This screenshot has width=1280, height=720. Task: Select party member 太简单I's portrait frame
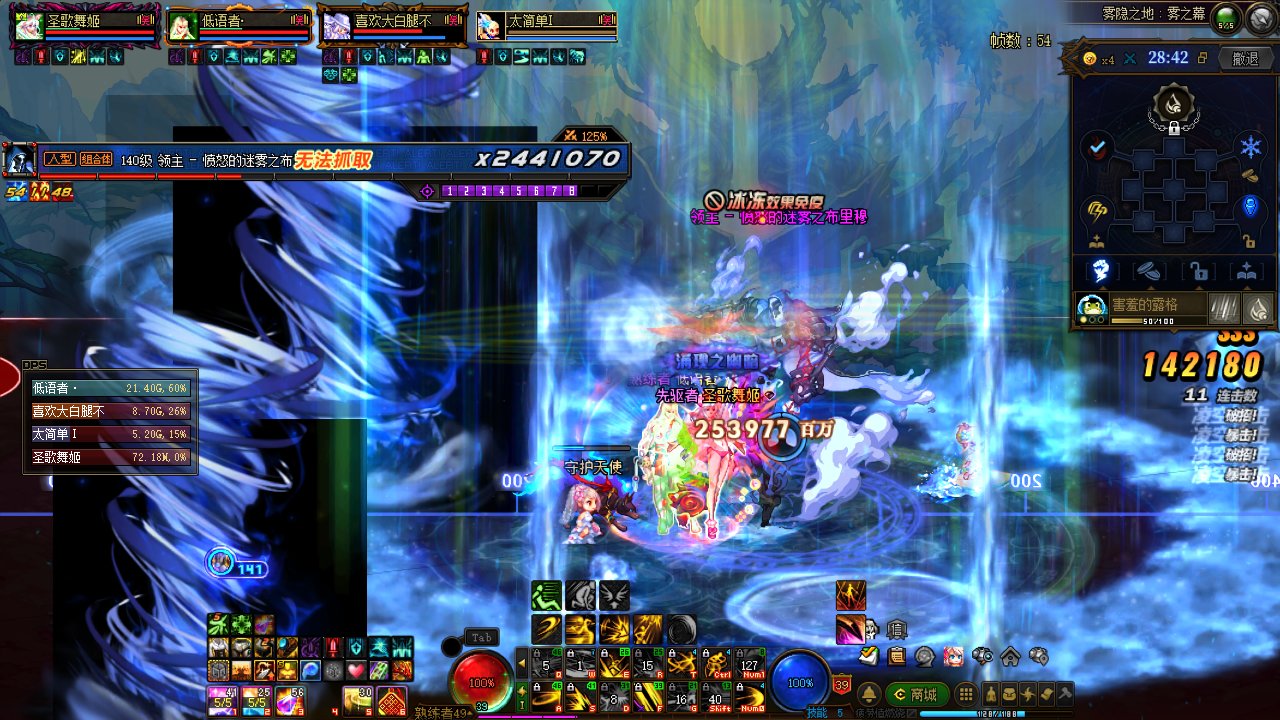coord(490,26)
